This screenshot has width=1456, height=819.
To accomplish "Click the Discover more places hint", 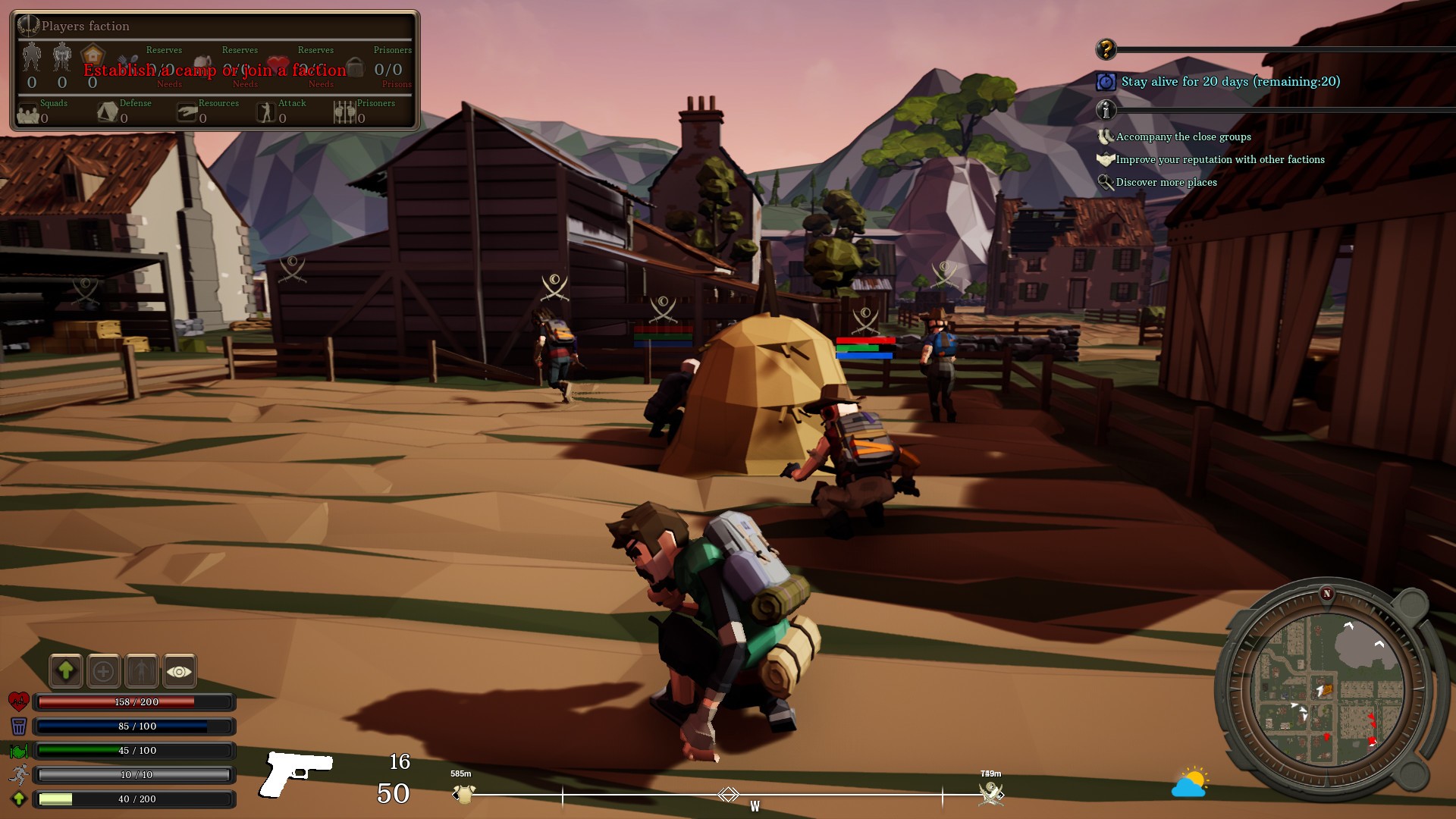I will point(1166,183).
